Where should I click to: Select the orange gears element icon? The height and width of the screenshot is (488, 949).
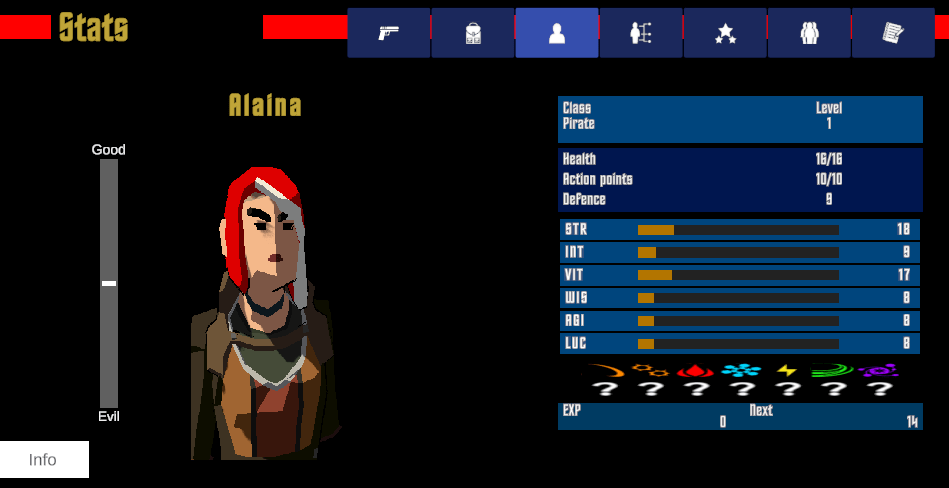(650, 370)
